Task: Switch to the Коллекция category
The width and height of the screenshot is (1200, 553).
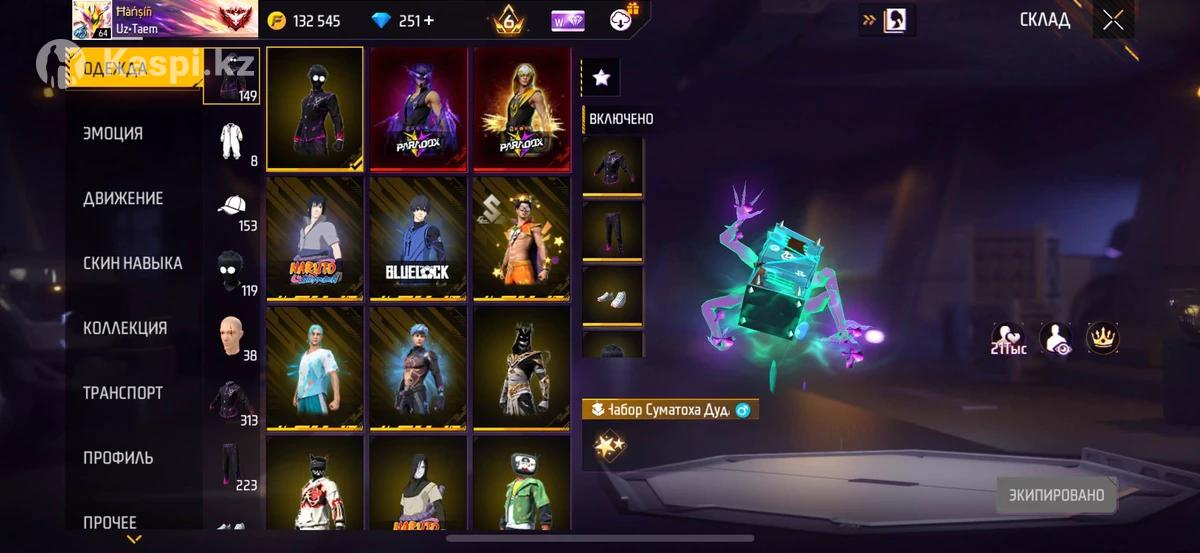Action: click(125, 328)
